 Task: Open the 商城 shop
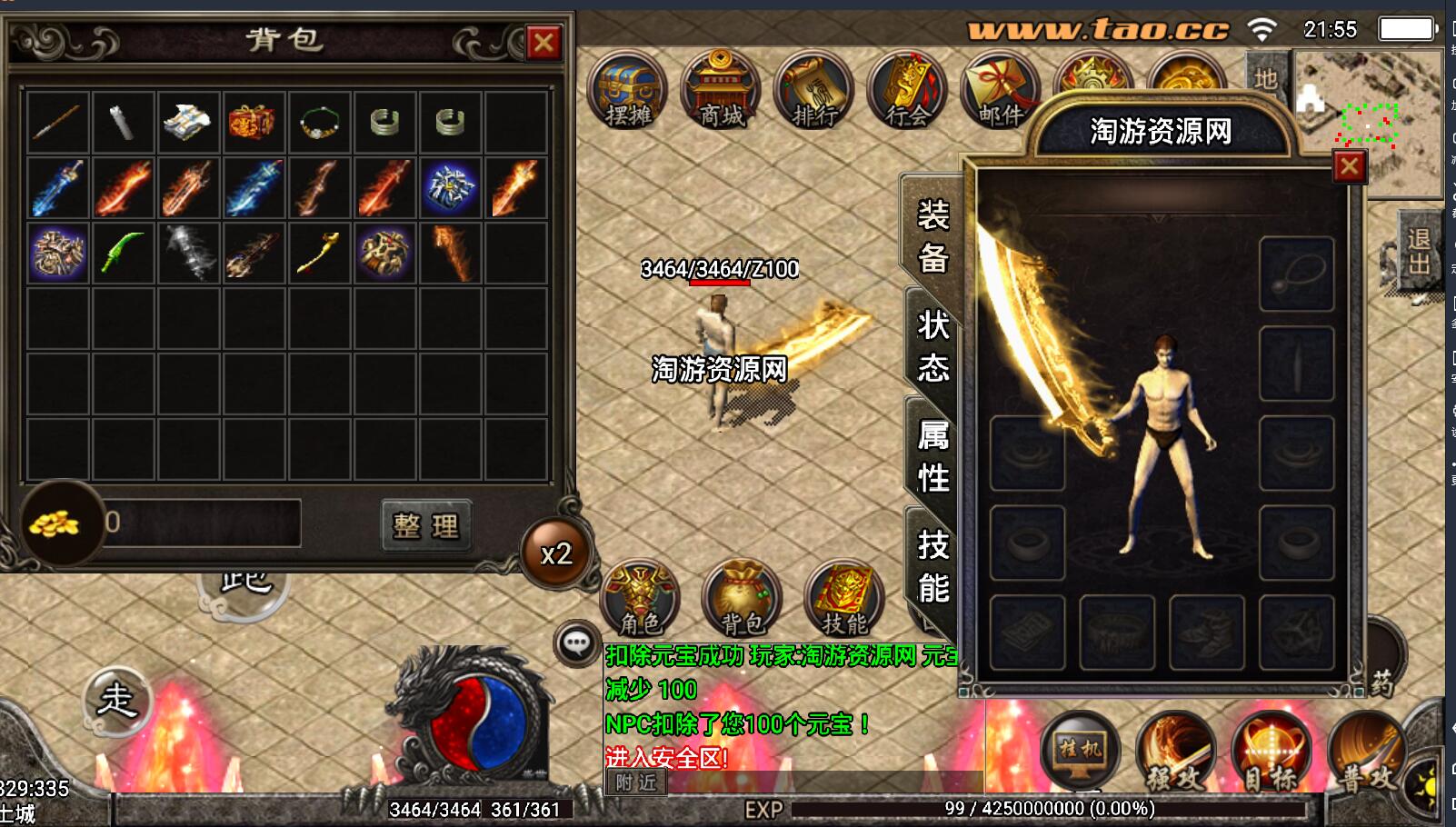722,91
